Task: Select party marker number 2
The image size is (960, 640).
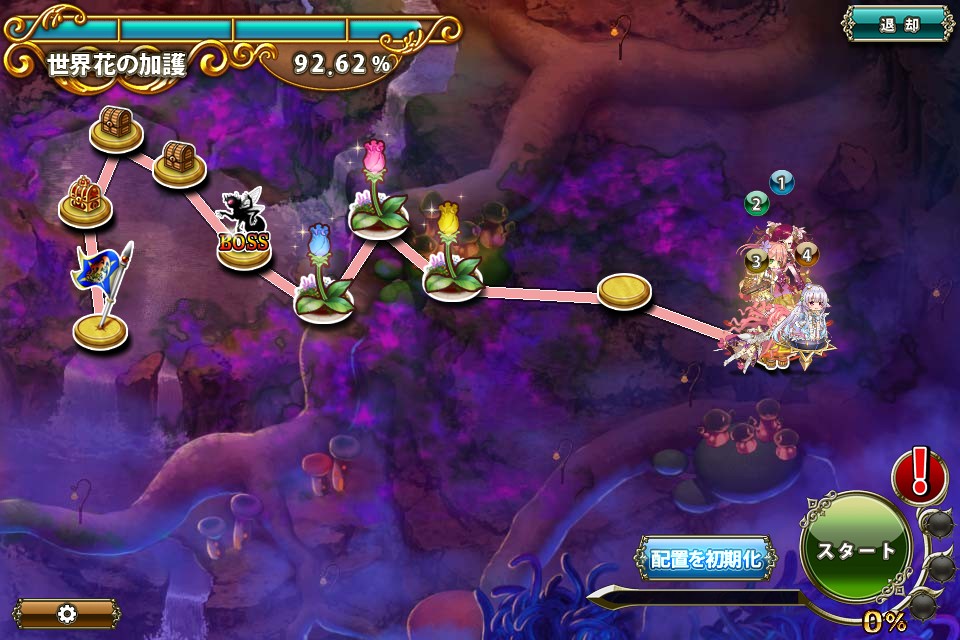Action: pos(756,205)
